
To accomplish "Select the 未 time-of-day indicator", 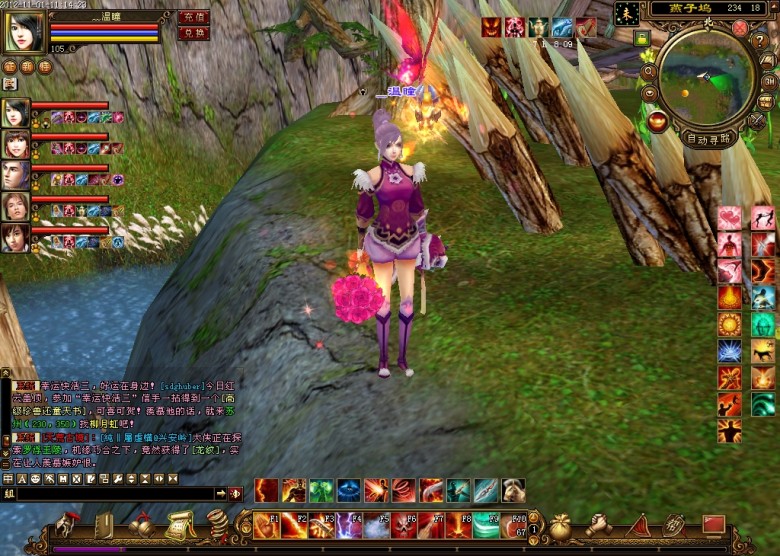I will 627,13.
